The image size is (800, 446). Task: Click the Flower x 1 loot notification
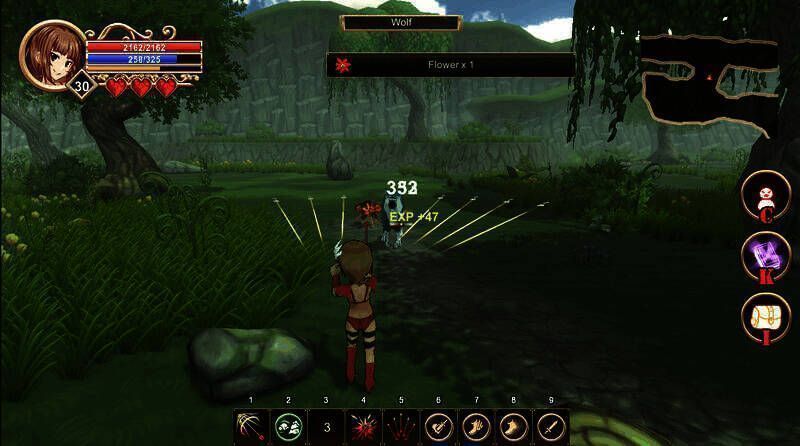point(450,65)
